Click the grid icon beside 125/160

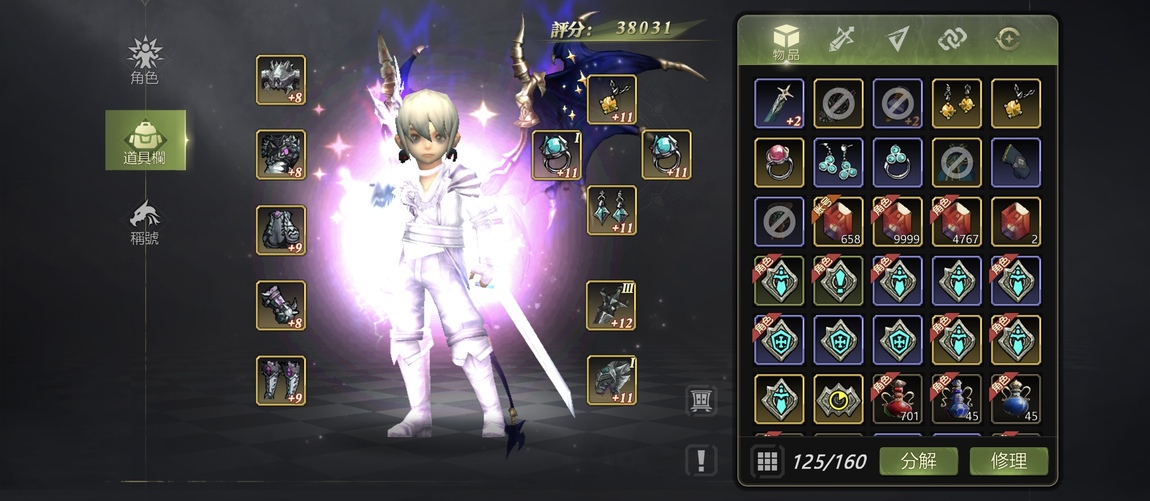[x=767, y=461]
